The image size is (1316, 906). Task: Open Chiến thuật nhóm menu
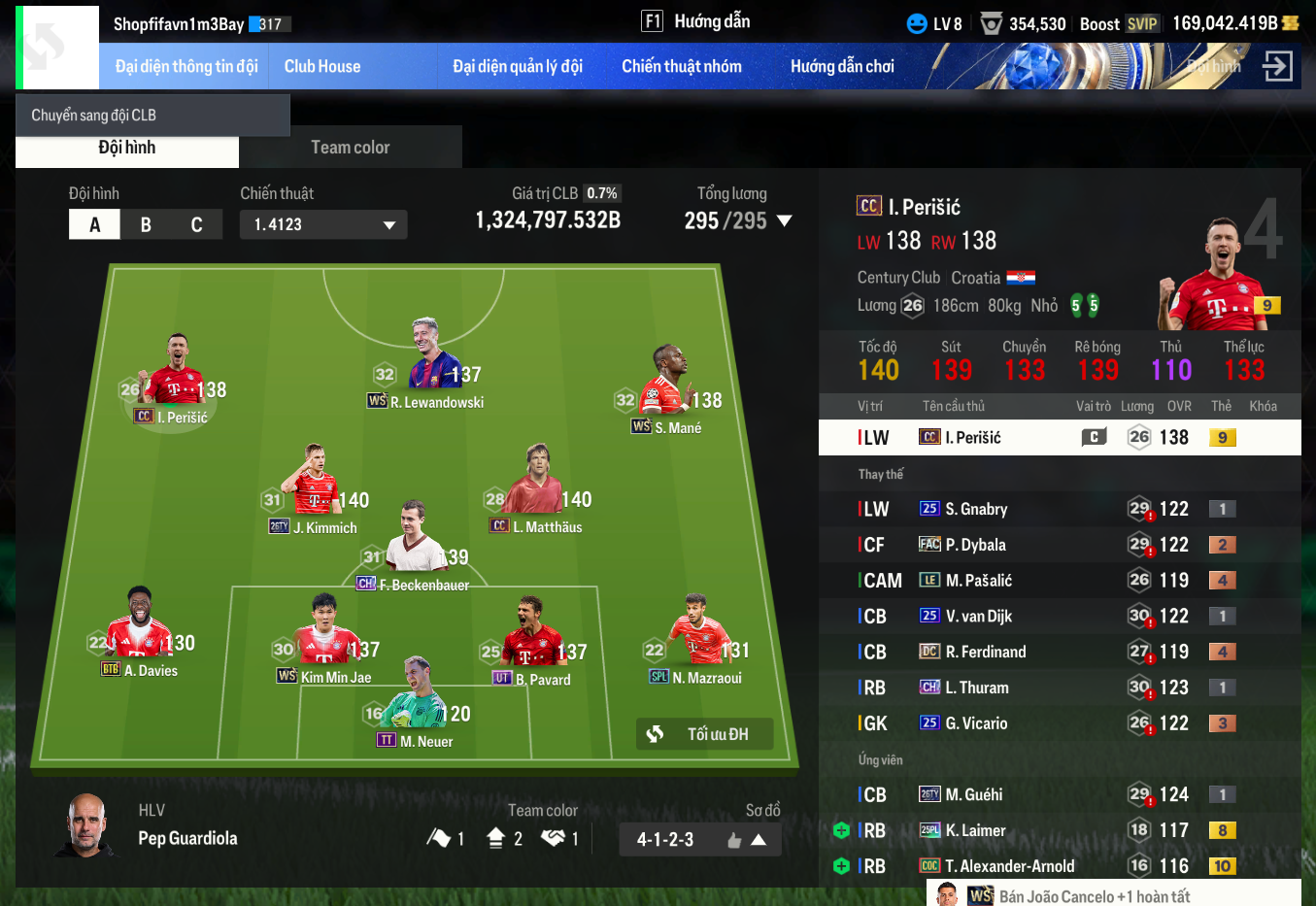pos(681,67)
